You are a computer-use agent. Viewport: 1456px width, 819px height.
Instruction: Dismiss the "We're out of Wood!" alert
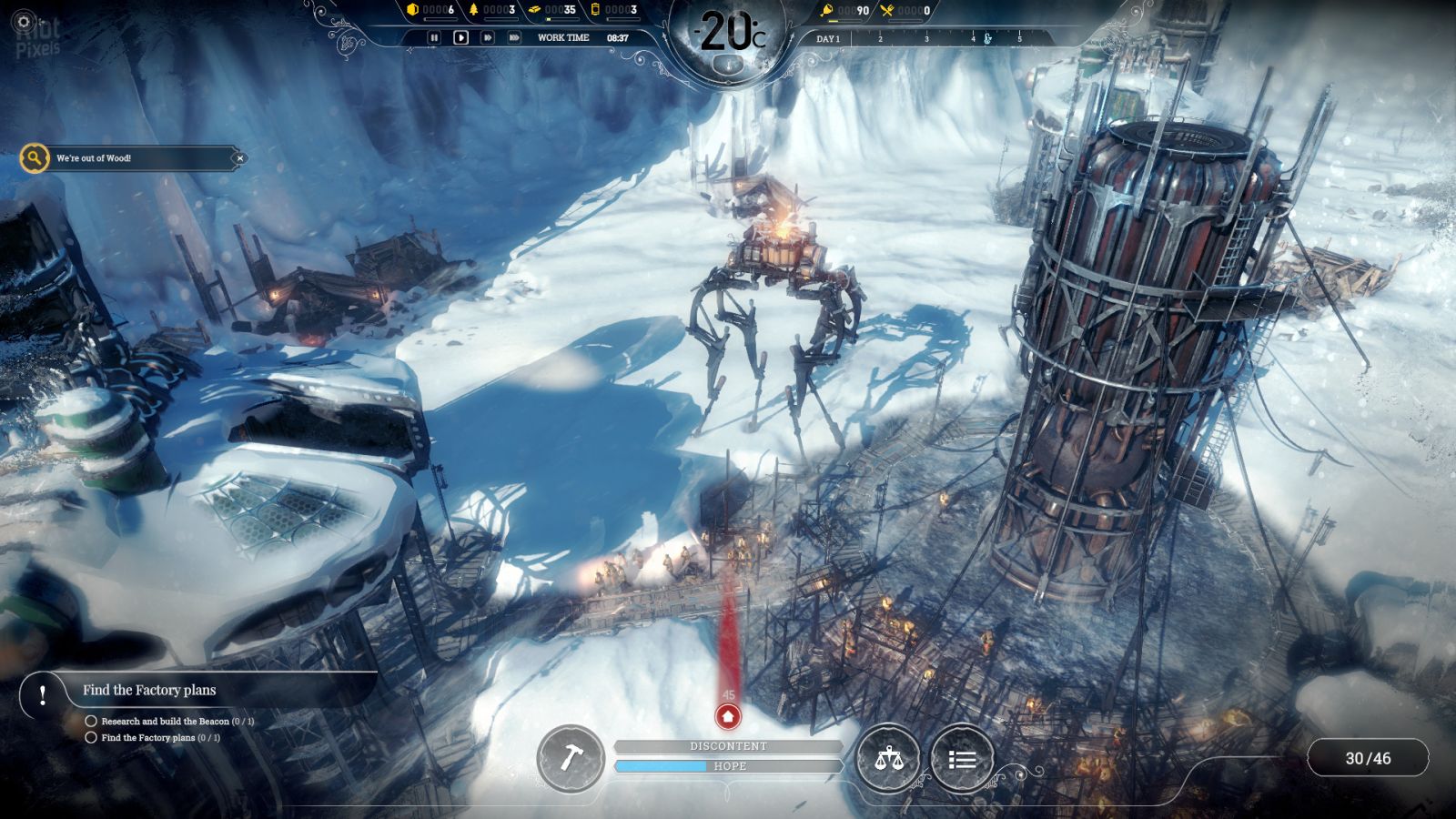point(239,158)
